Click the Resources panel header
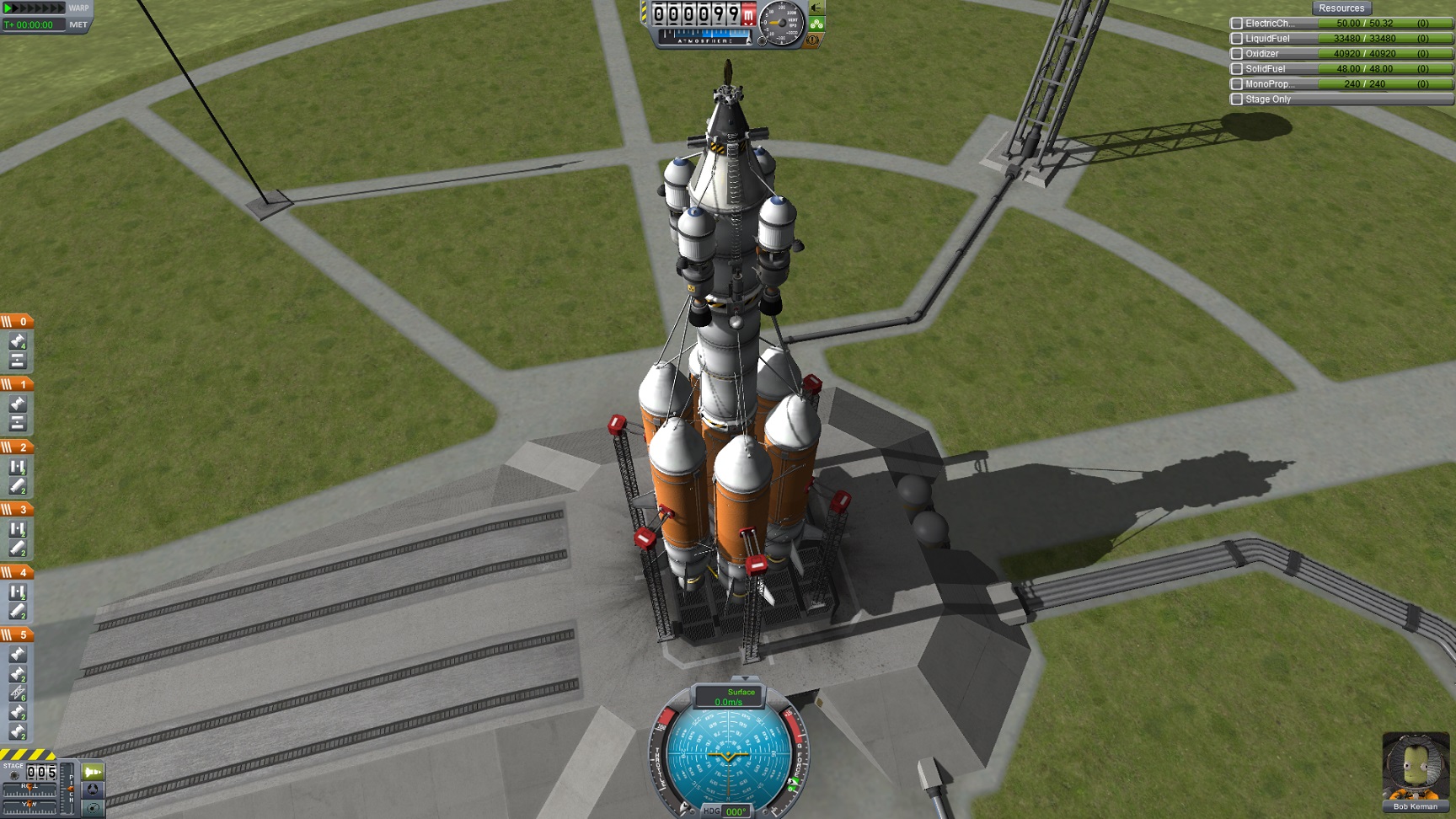 [1341, 8]
